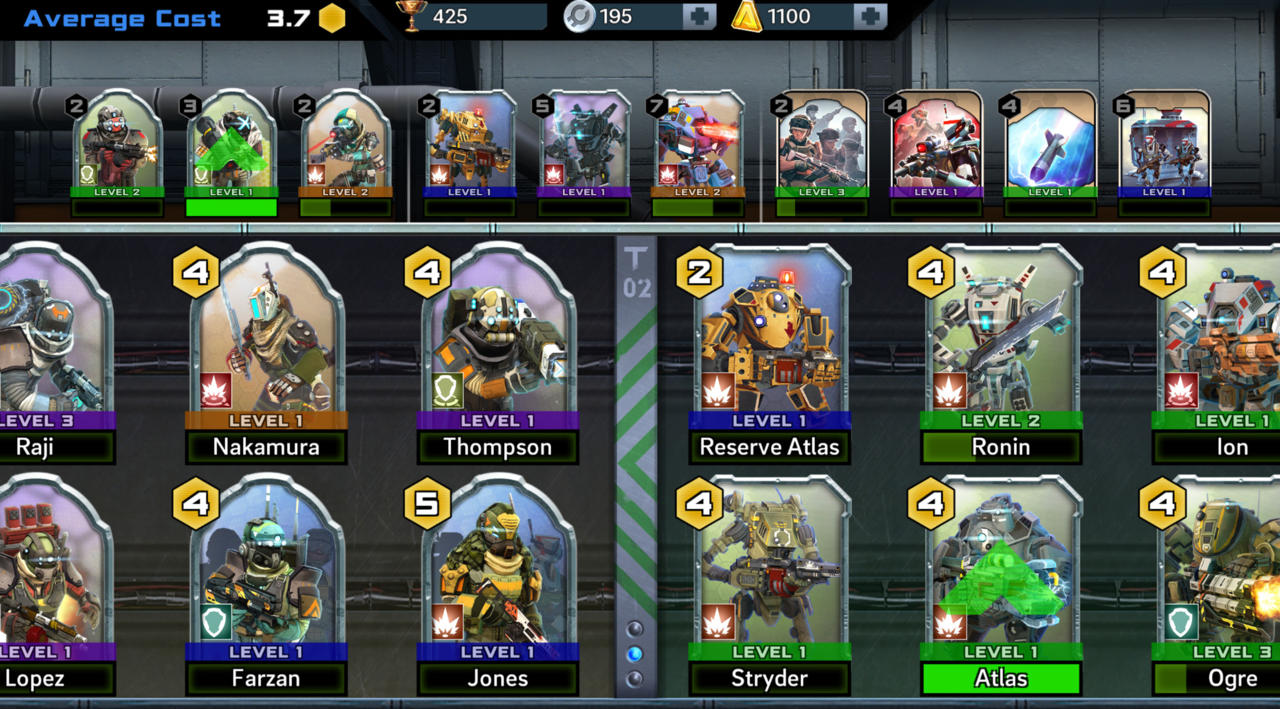The height and width of the screenshot is (709, 1280).
Task: Select the Jones pilot card
Action: coord(498,575)
